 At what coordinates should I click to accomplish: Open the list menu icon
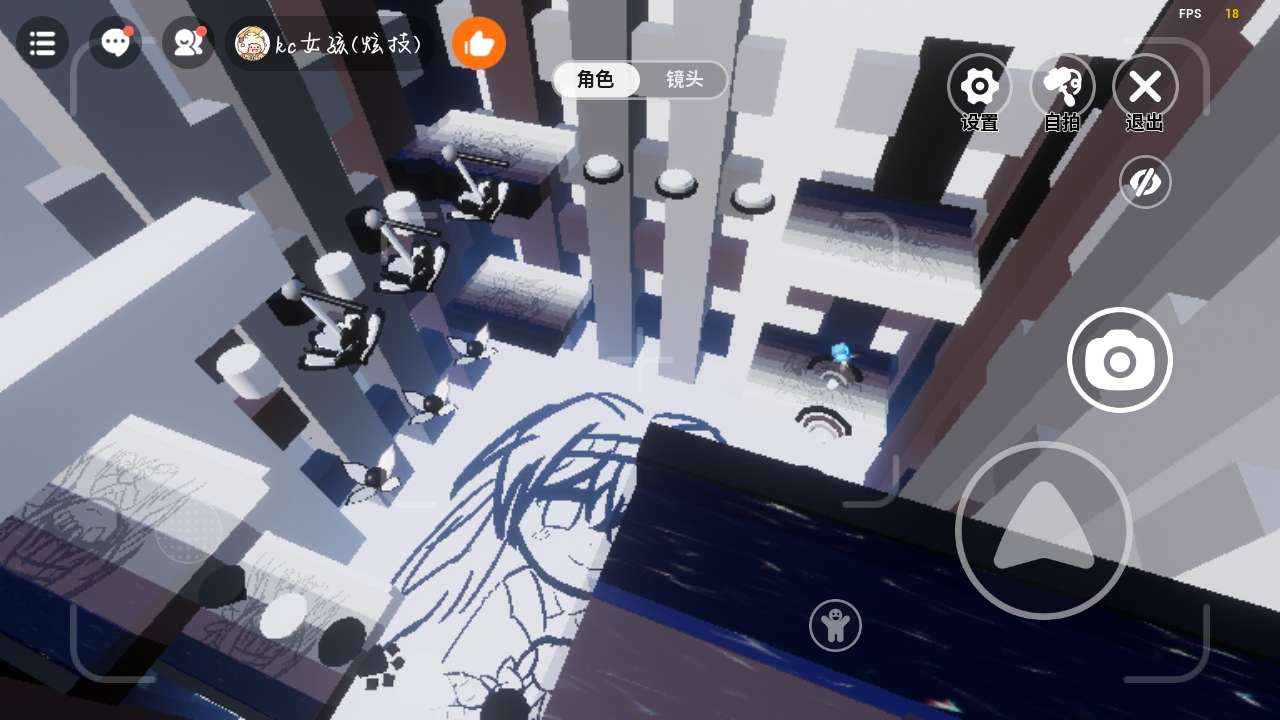42,43
